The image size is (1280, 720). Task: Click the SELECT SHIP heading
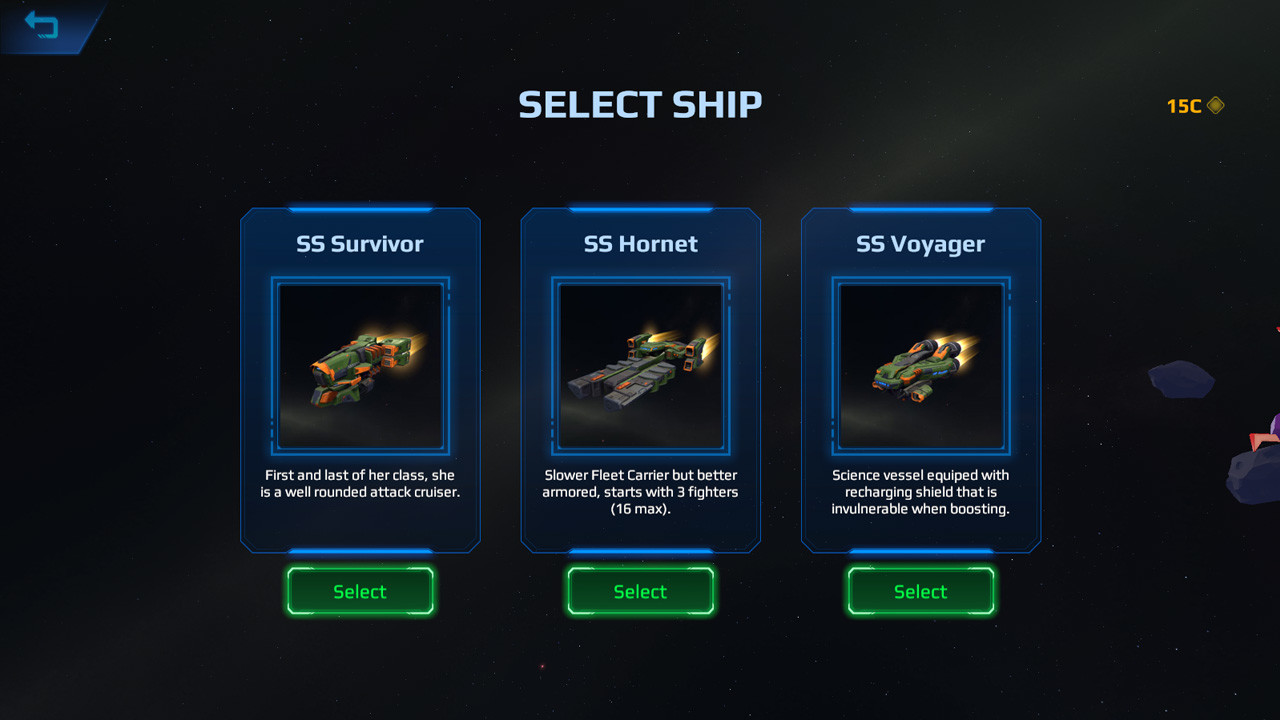click(639, 103)
